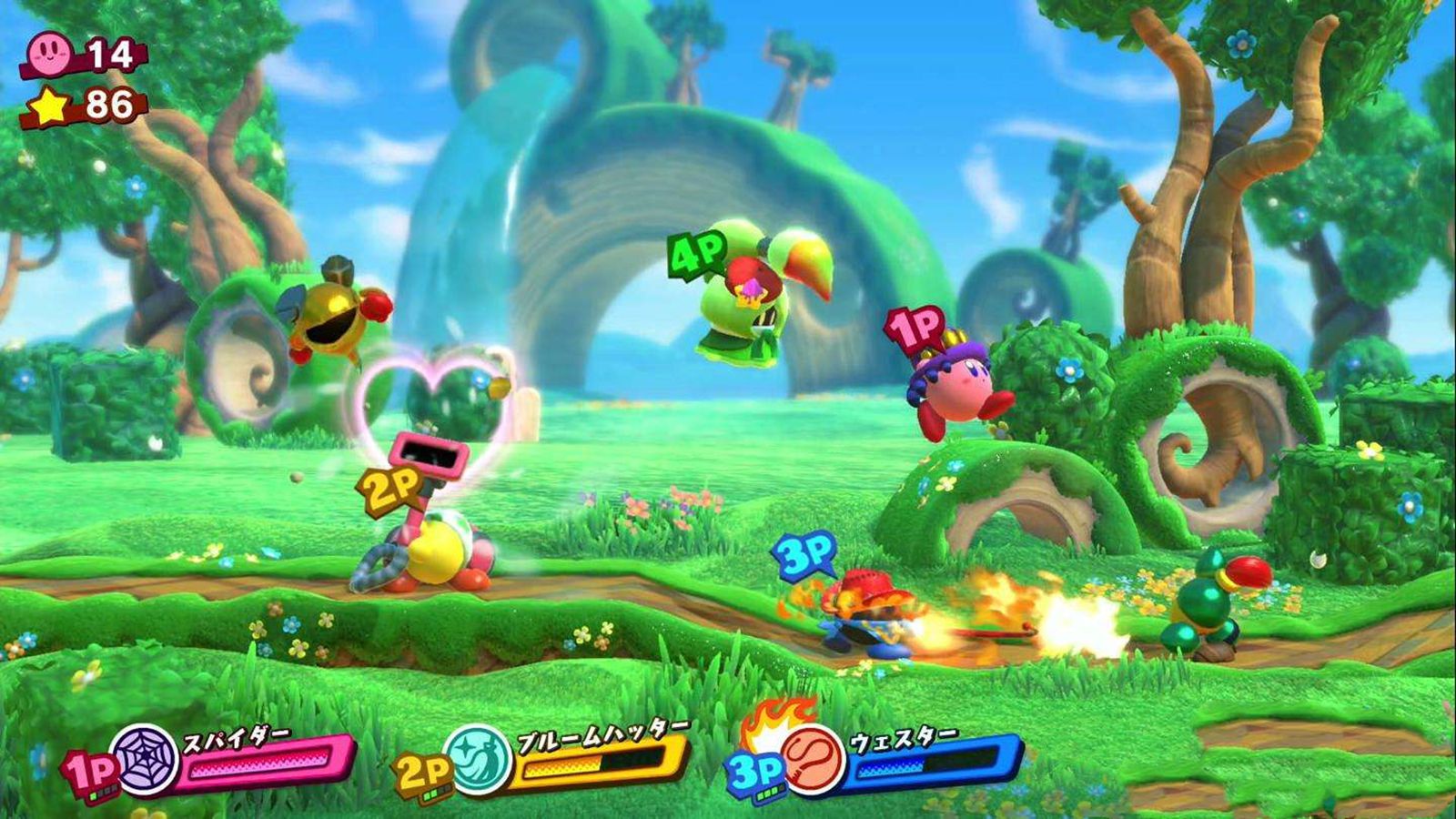The width and height of the screenshot is (1456, 819).
Task: Select the 3P marker above the fire character
Action: 803,555
